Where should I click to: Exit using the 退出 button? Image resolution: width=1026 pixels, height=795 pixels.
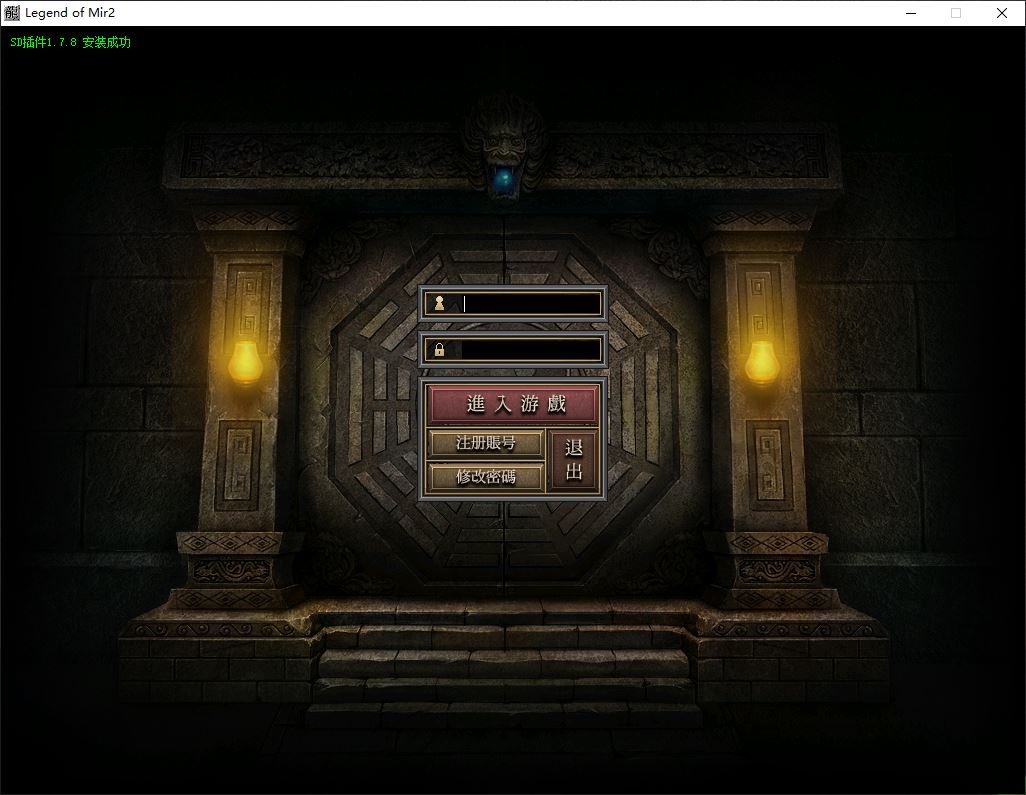tap(574, 461)
